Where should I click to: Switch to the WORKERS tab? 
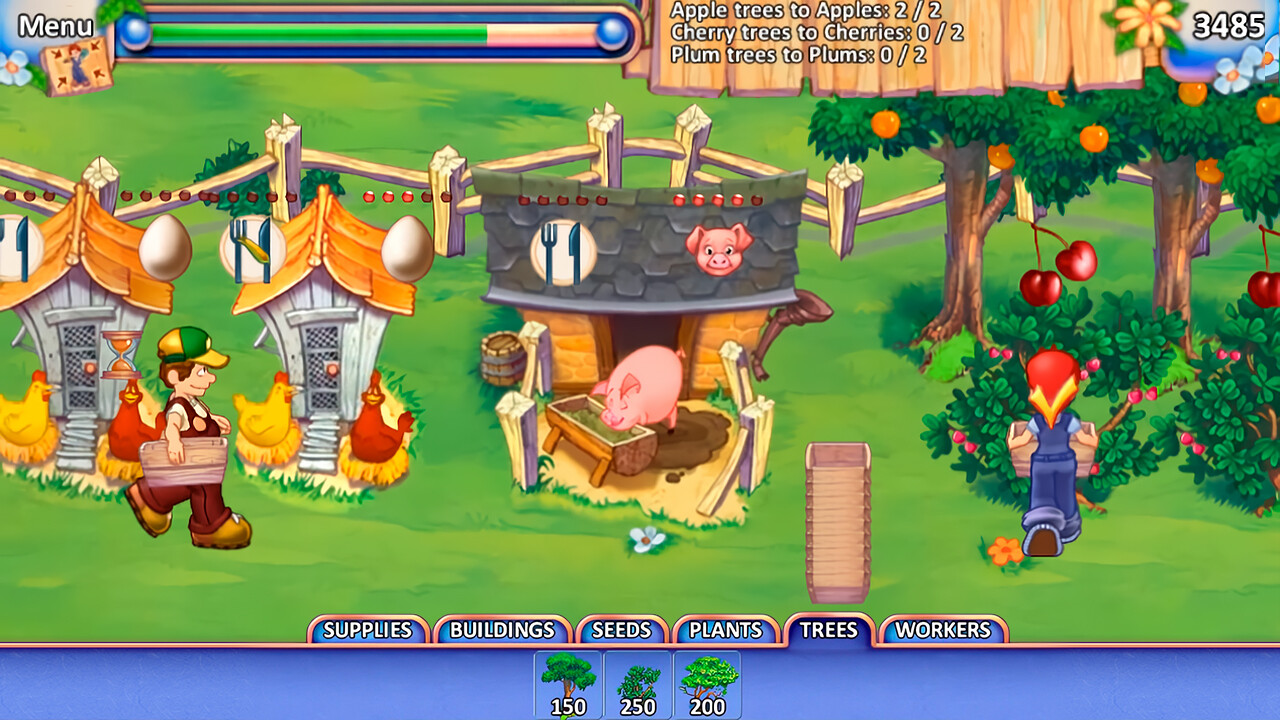pos(943,630)
